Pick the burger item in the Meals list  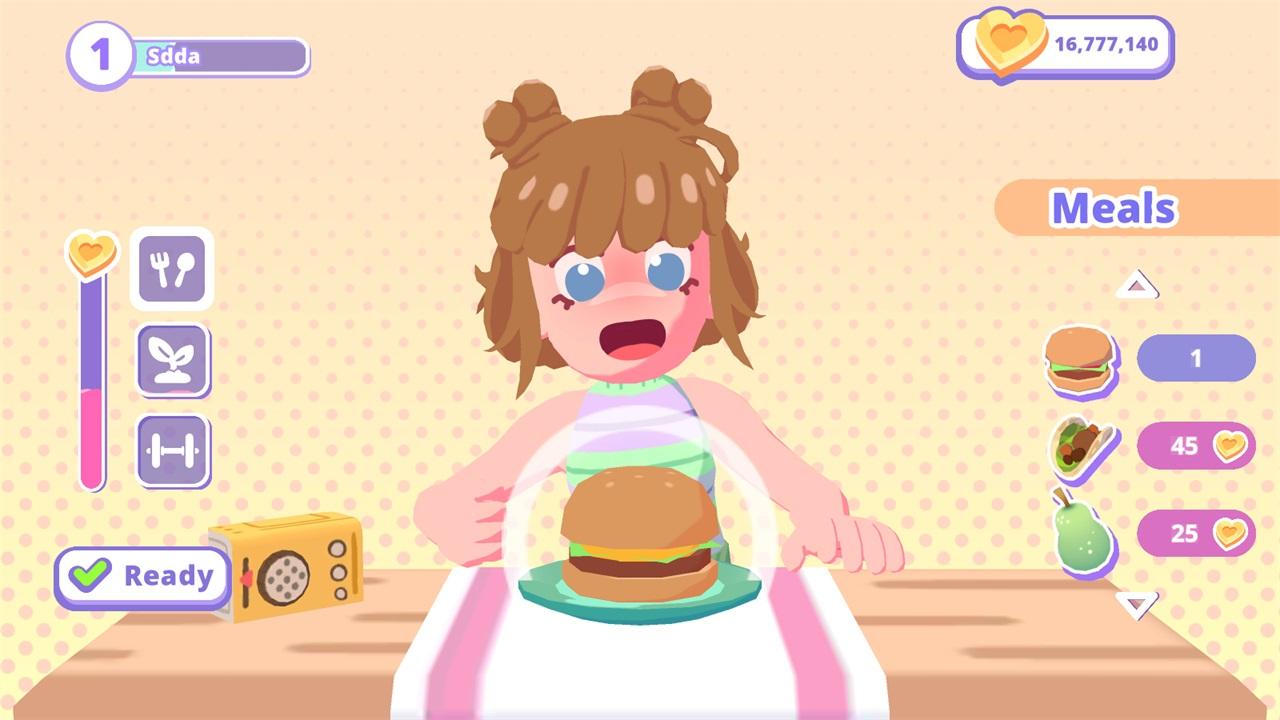pos(1081,360)
